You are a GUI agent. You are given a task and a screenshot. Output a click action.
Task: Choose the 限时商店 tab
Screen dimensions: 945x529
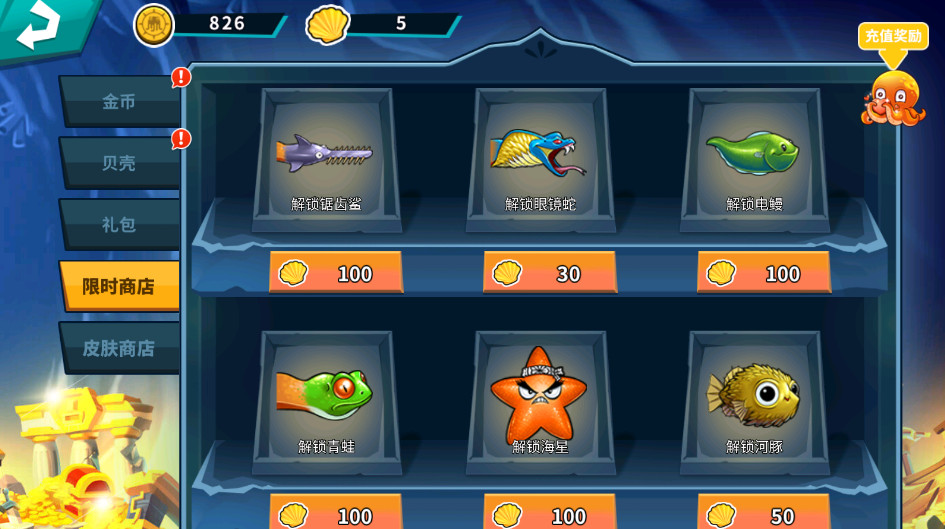pyautogui.click(x=119, y=286)
